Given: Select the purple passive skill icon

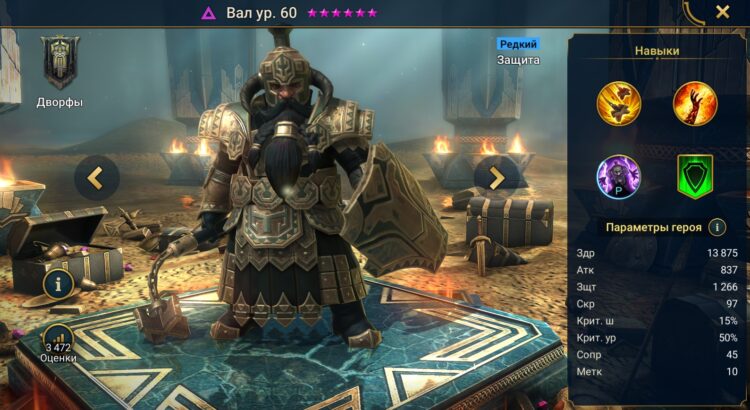Looking at the screenshot, I should (x=618, y=177).
